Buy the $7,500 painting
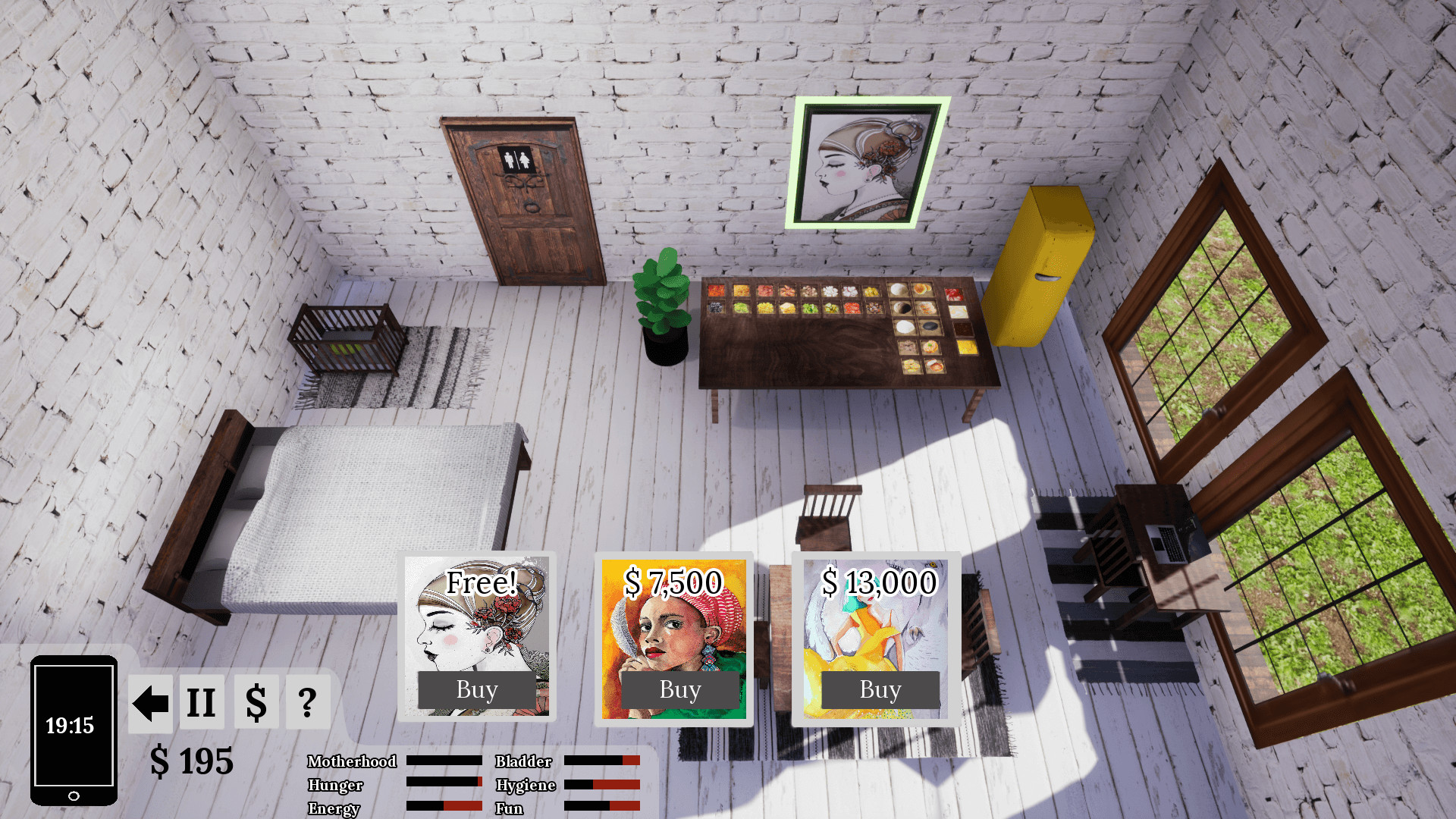1456x819 pixels. click(x=678, y=689)
